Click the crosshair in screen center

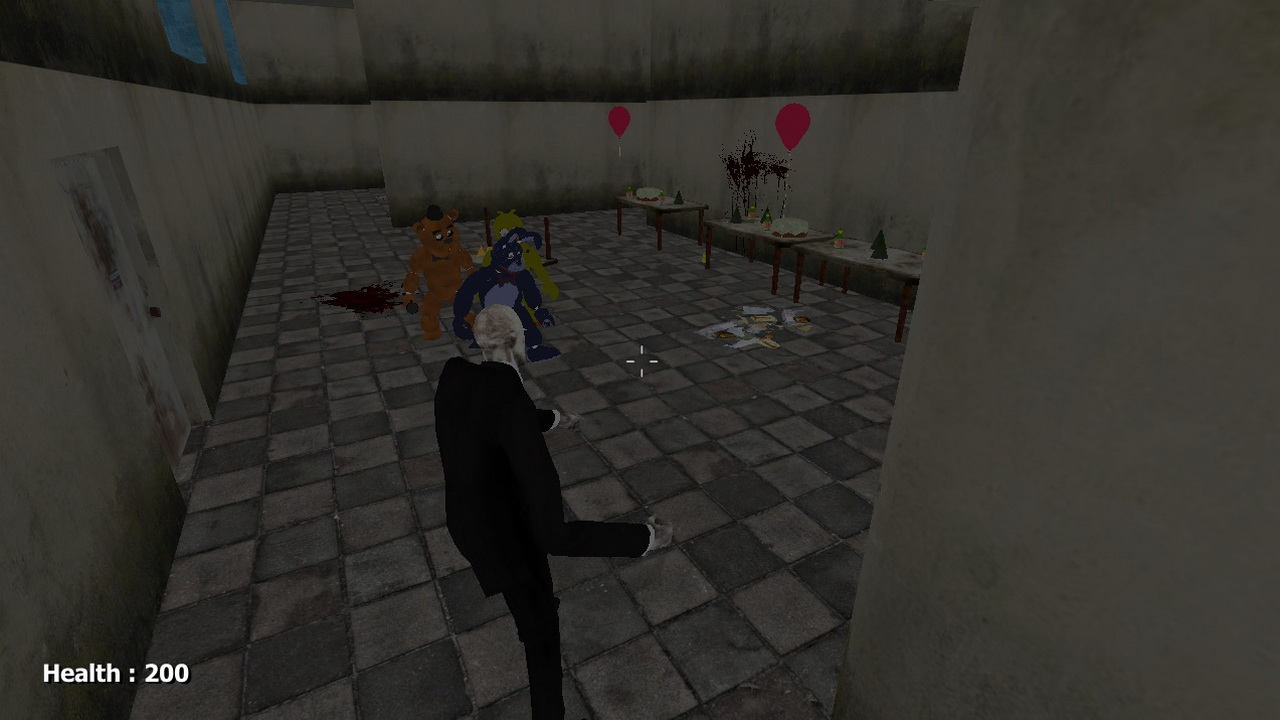[640, 360]
